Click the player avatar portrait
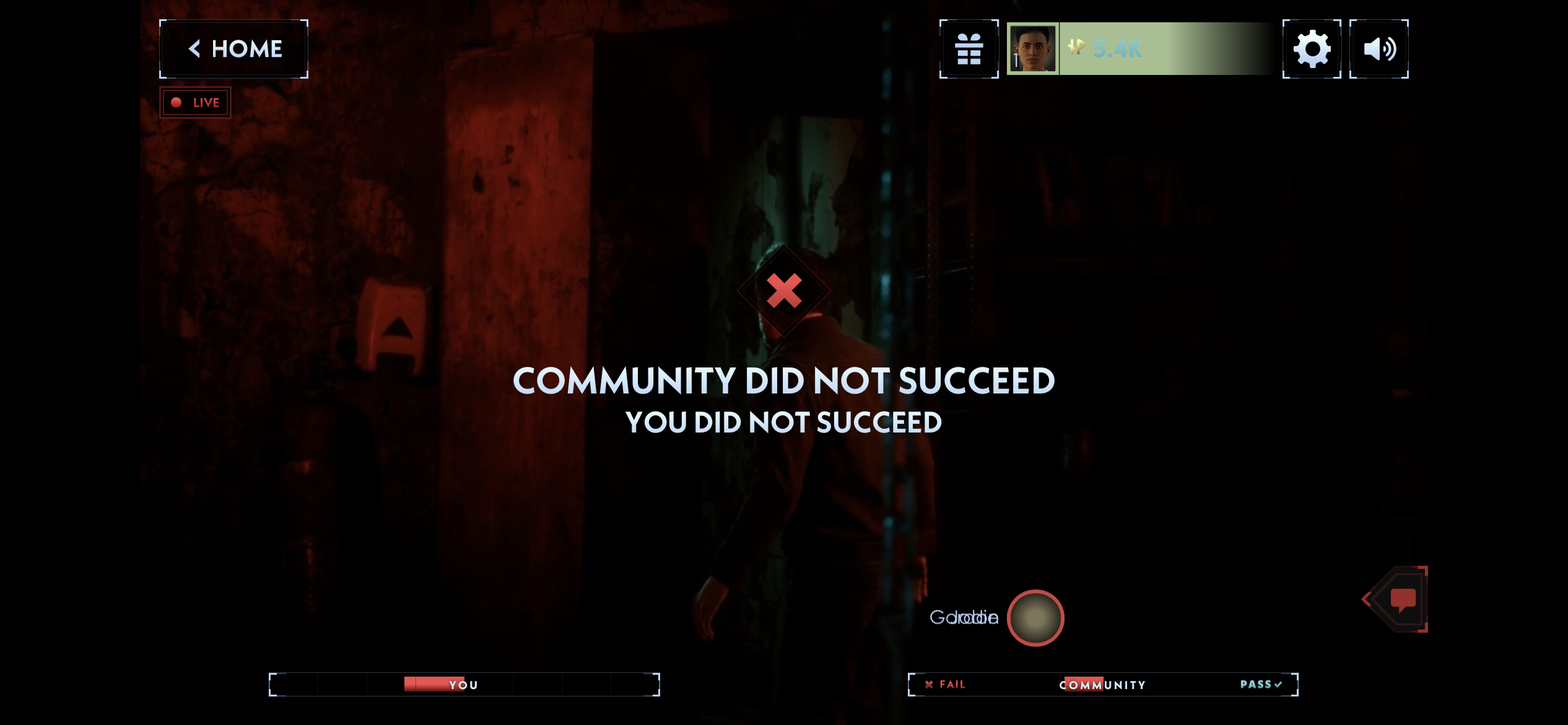This screenshot has height=725, width=1568. pyautogui.click(x=1034, y=48)
